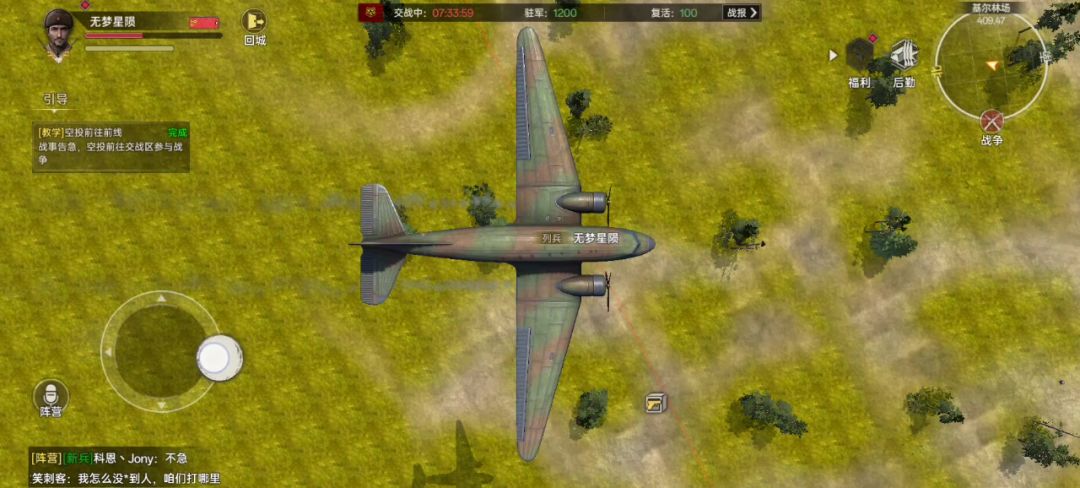This screenshot has width=1080, height=488.
Task: Open the 战报 battle report
Action: (741, 13)
